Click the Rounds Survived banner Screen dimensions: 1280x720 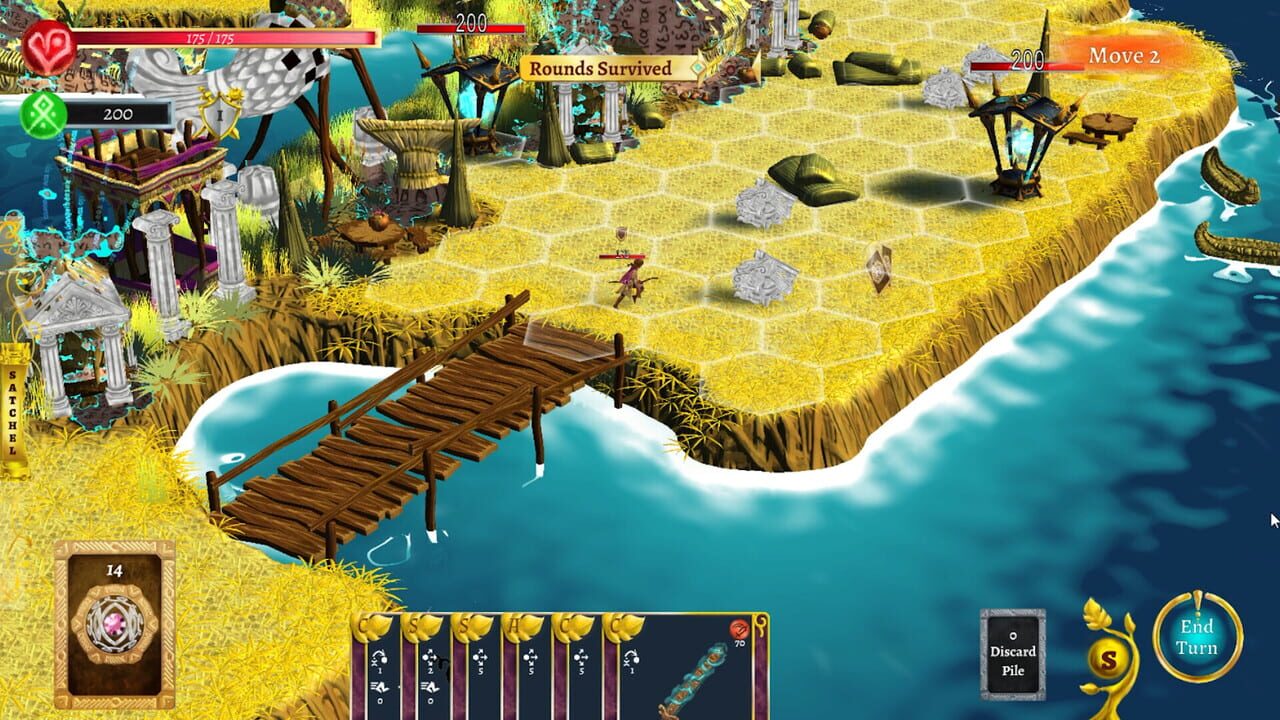[x=601, y=68]
